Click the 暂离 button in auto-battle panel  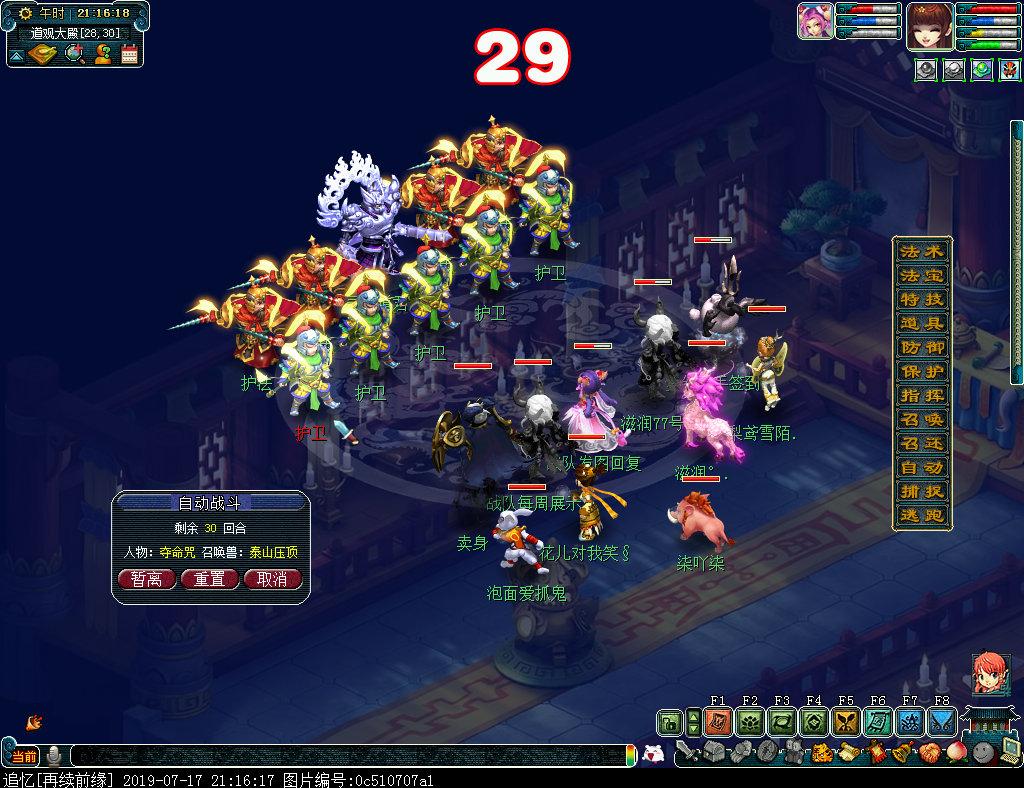point(147,579)
